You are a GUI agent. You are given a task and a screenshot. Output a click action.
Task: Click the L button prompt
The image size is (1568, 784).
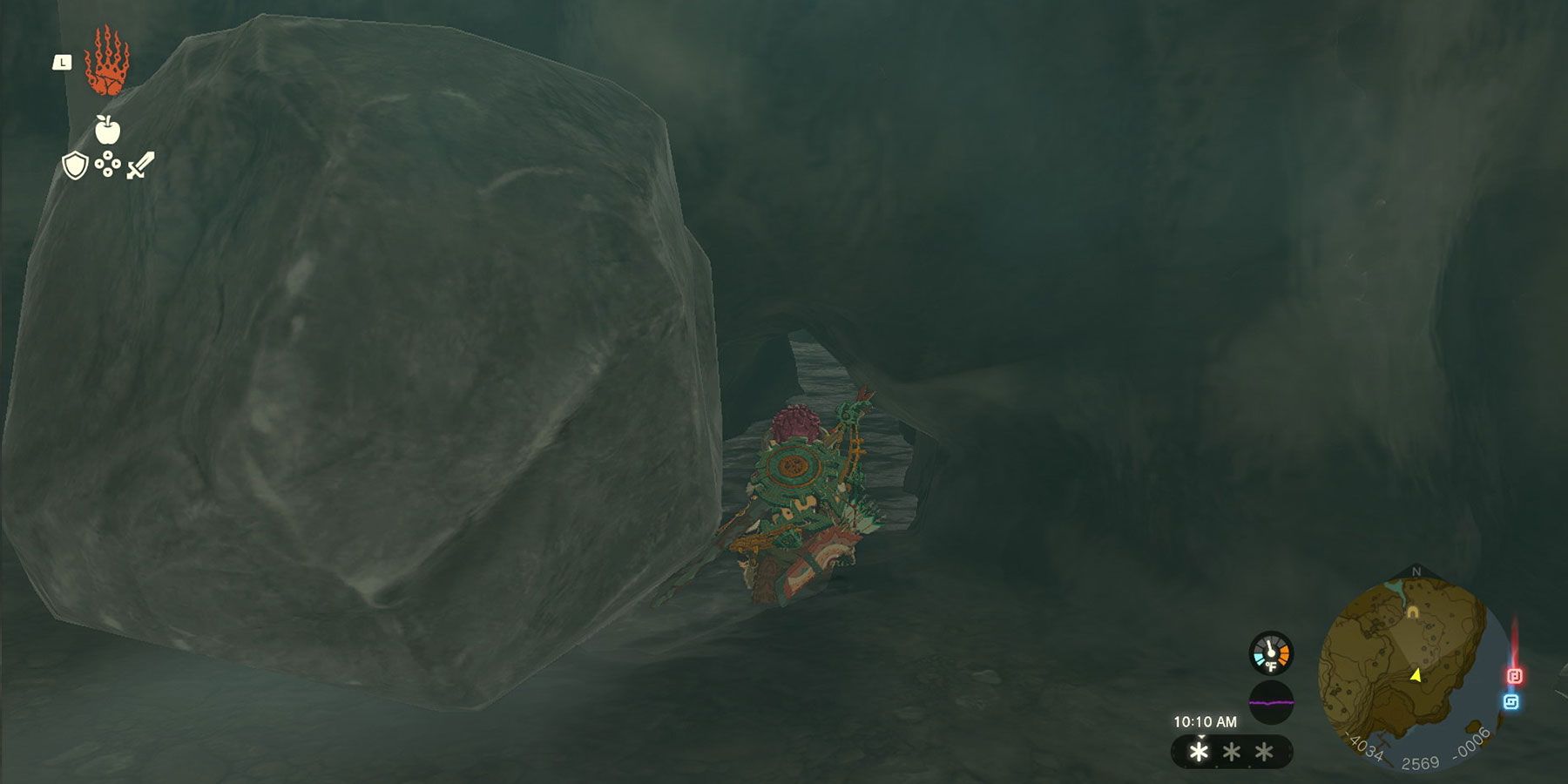click(x=63, y=61)
